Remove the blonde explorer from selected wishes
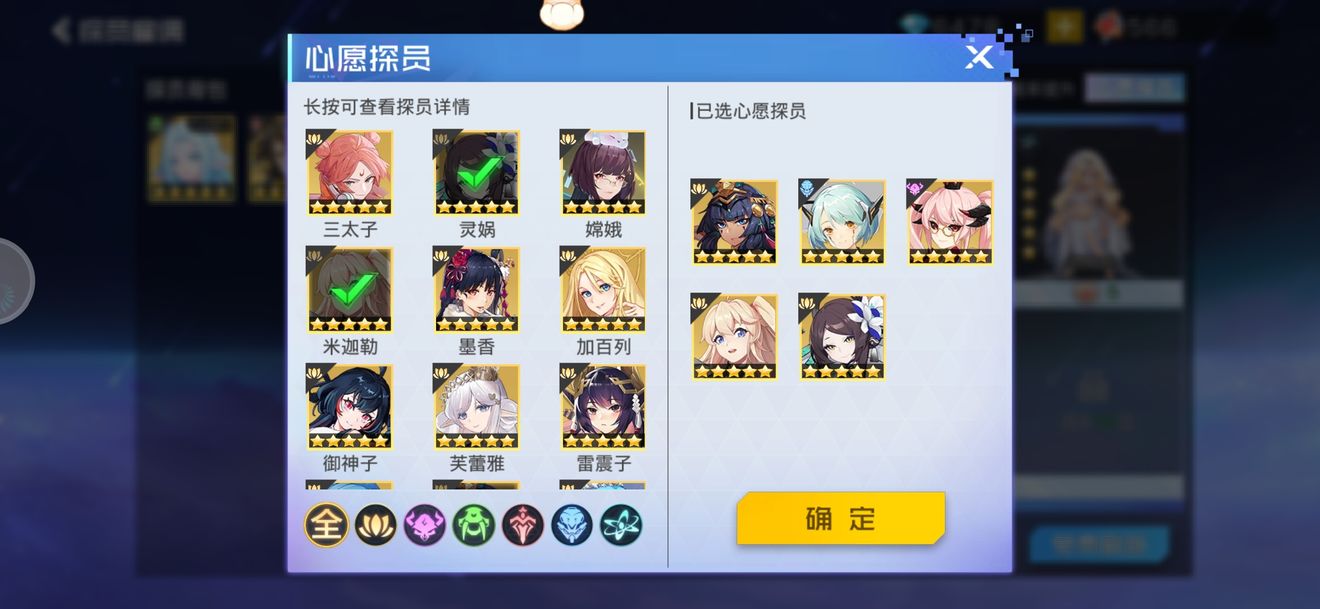1320x609 pixels. [734, 337]
